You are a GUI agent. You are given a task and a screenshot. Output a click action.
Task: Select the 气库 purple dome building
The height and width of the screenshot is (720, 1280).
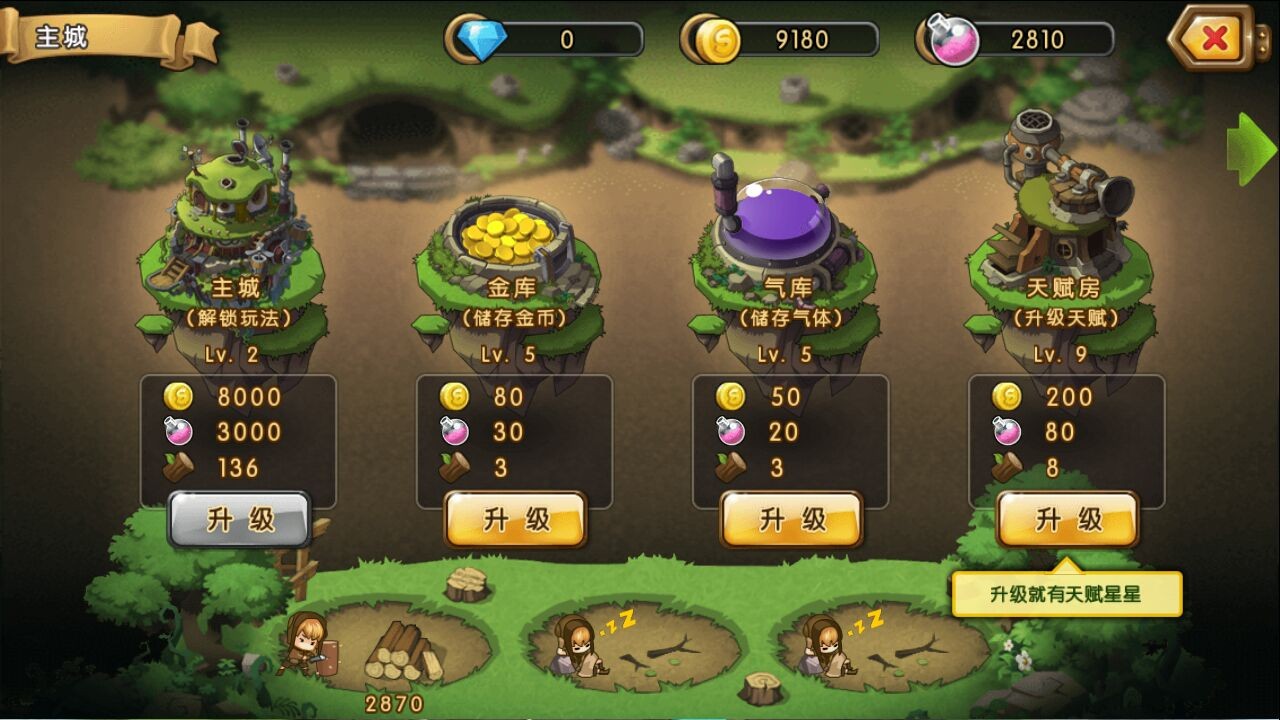point(783,230)
